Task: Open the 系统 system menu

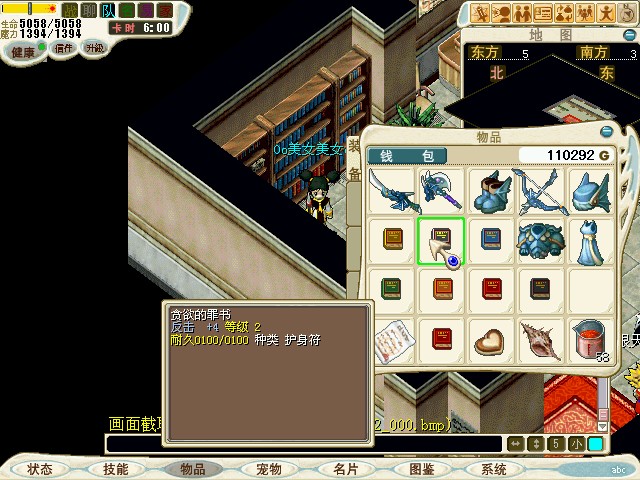Action: pyautogui.click(x=494, y=468)
